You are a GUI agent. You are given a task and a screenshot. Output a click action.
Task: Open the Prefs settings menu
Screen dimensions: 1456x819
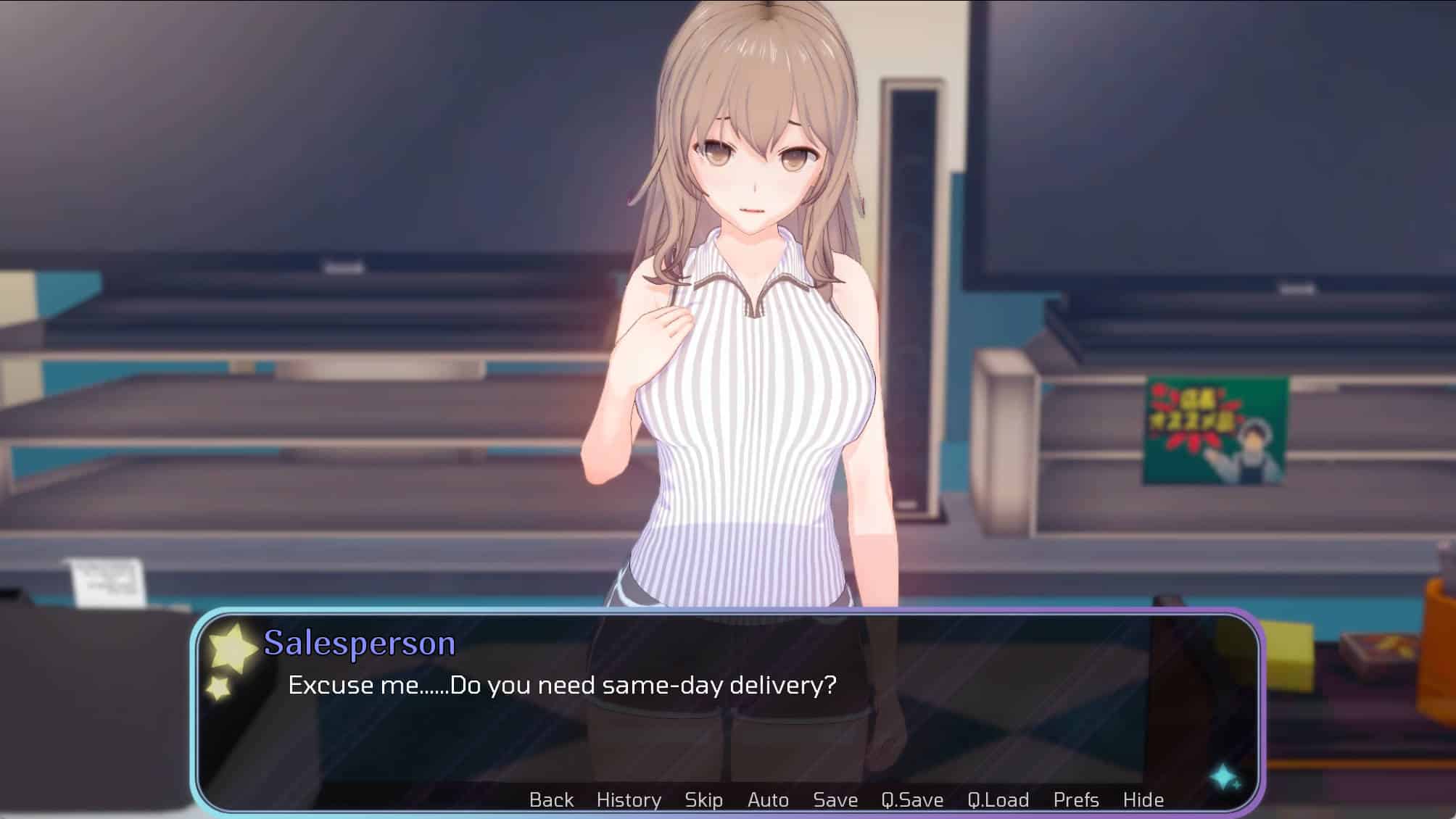pos(1076,799)
